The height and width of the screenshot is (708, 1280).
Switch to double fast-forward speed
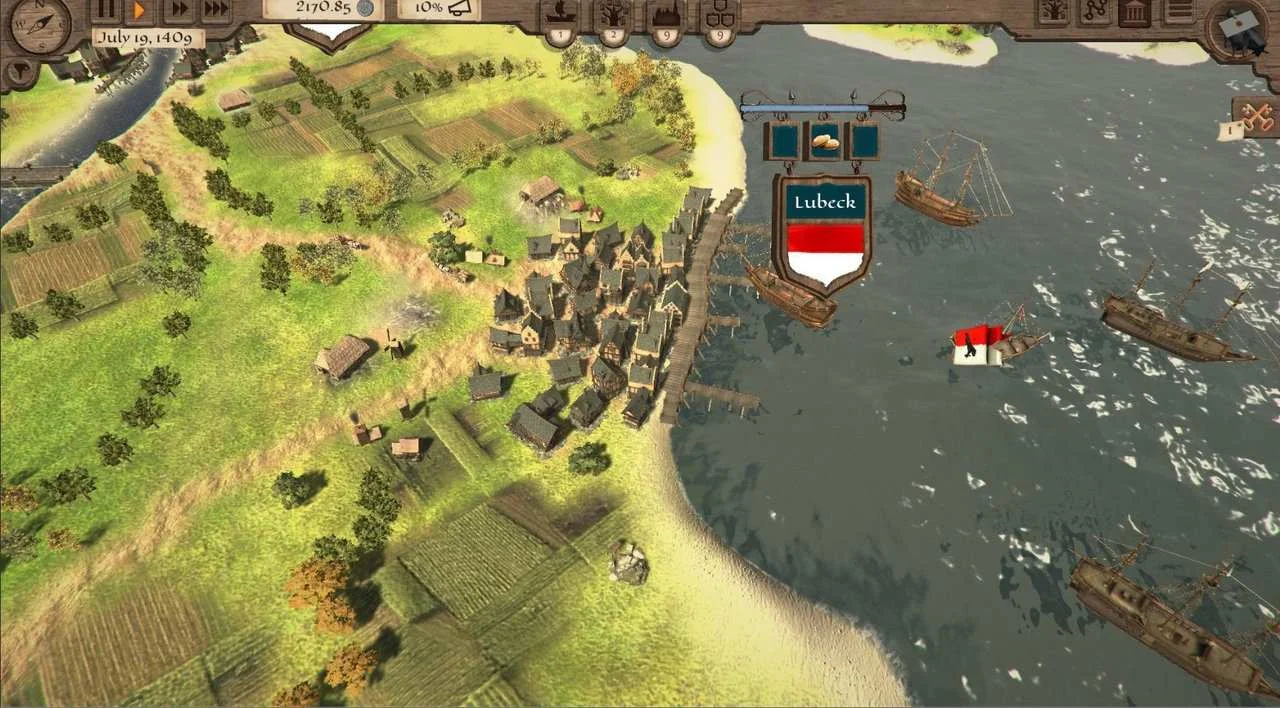tap(177, 11)
